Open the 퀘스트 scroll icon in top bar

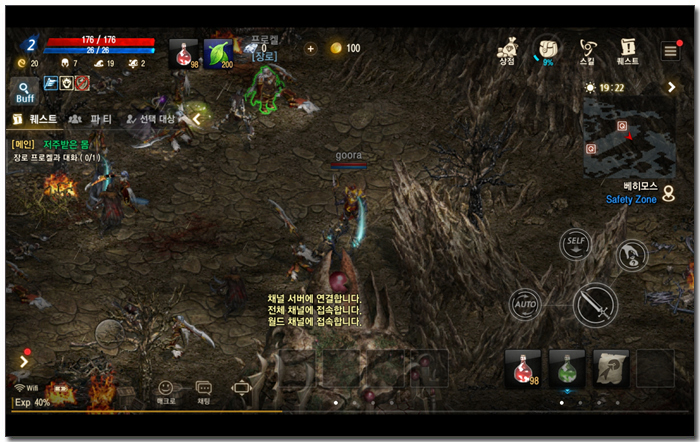click(x=628, y=51)
